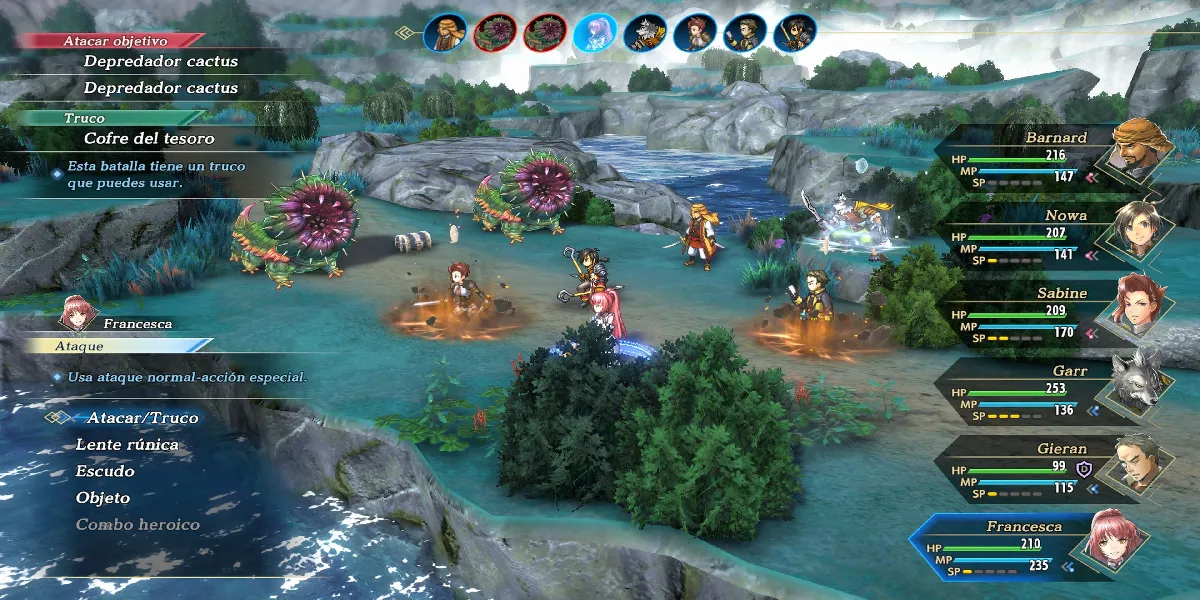The image size is (1200, 600).
Task: Click Barnard's turban portrait in turn order
Action: point(445,33)
